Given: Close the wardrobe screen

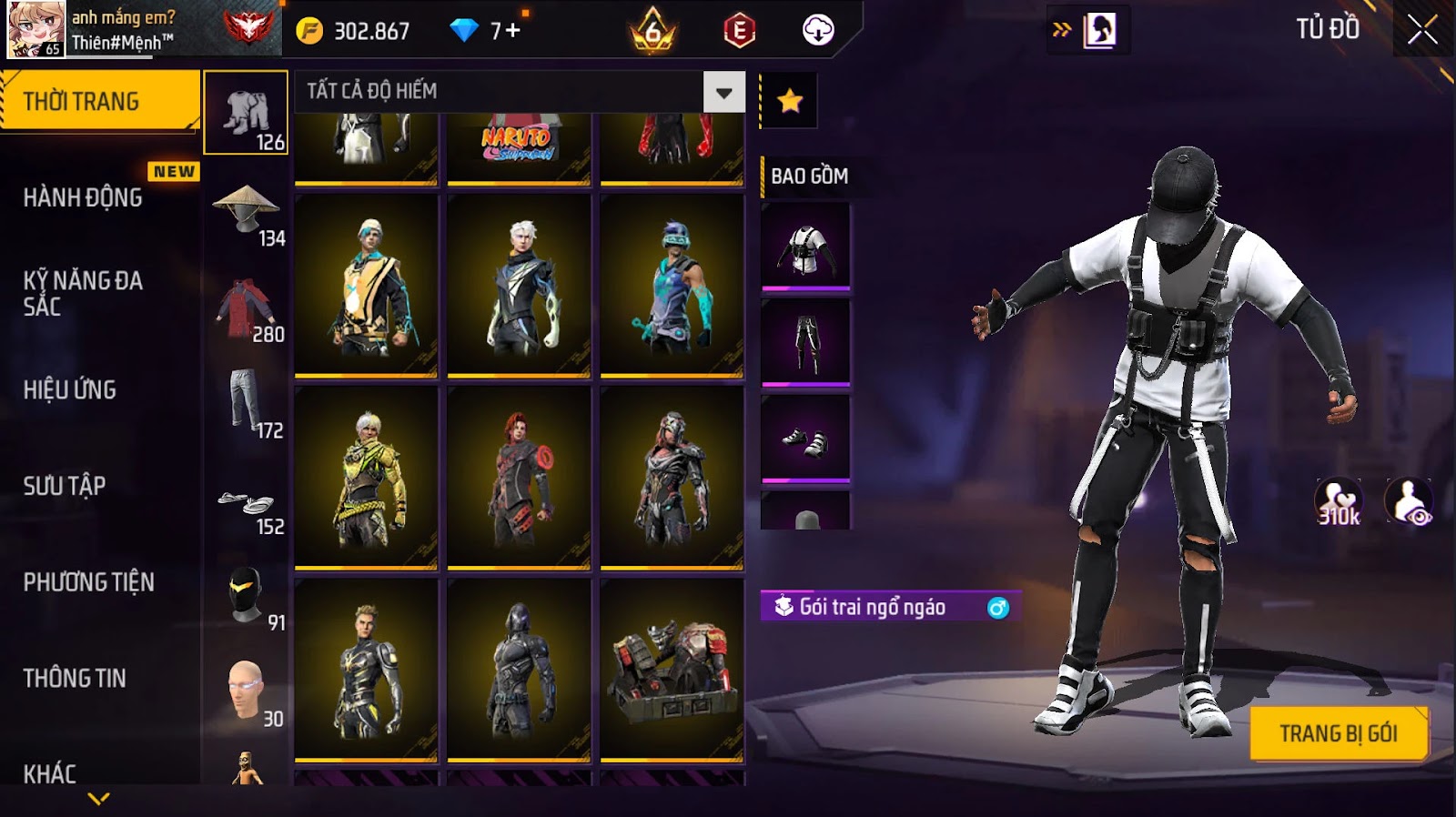Looking at the screenshot, I should coord(1422,30).
